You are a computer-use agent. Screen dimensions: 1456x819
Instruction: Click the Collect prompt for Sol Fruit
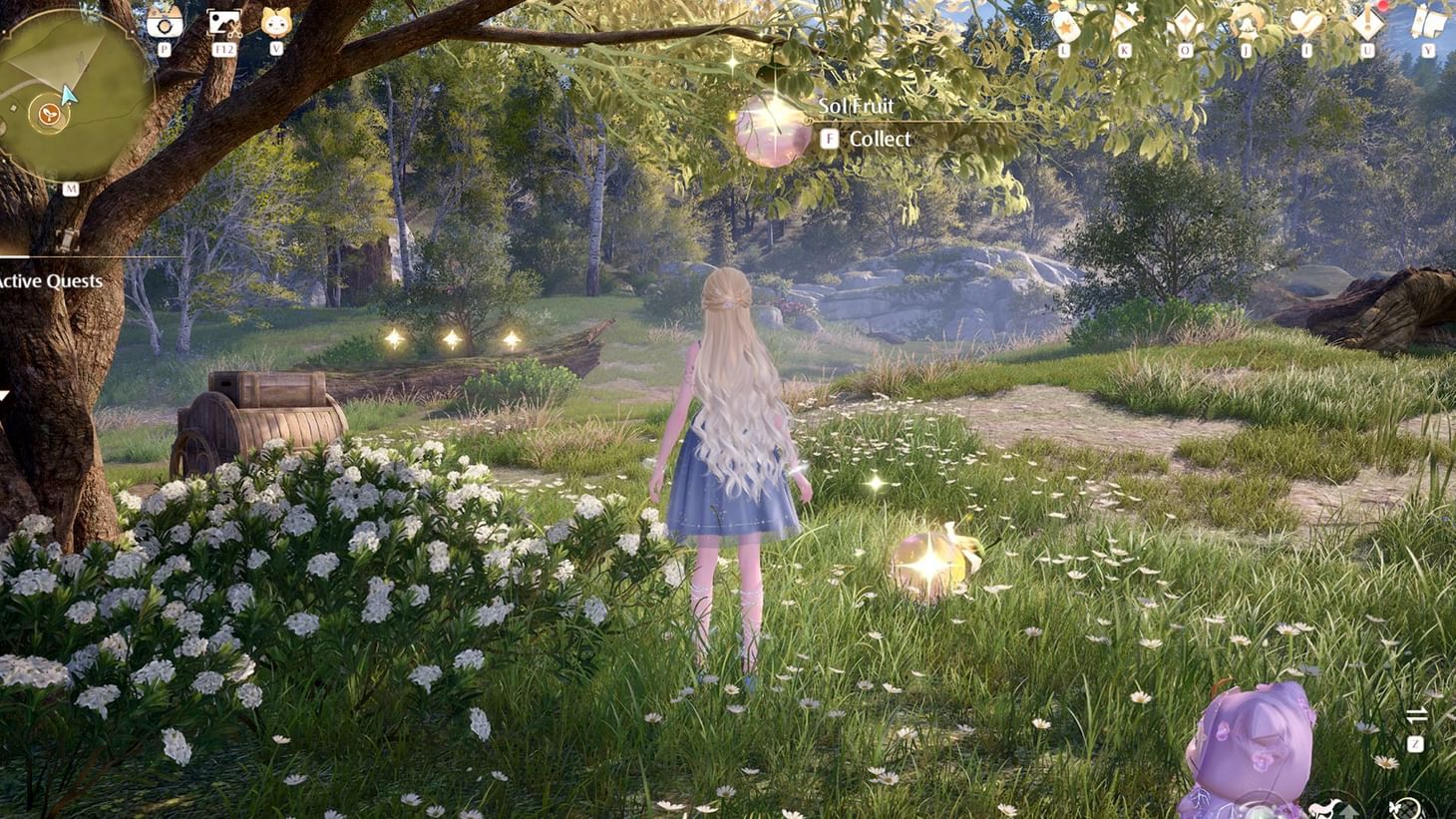pos(868,139)
